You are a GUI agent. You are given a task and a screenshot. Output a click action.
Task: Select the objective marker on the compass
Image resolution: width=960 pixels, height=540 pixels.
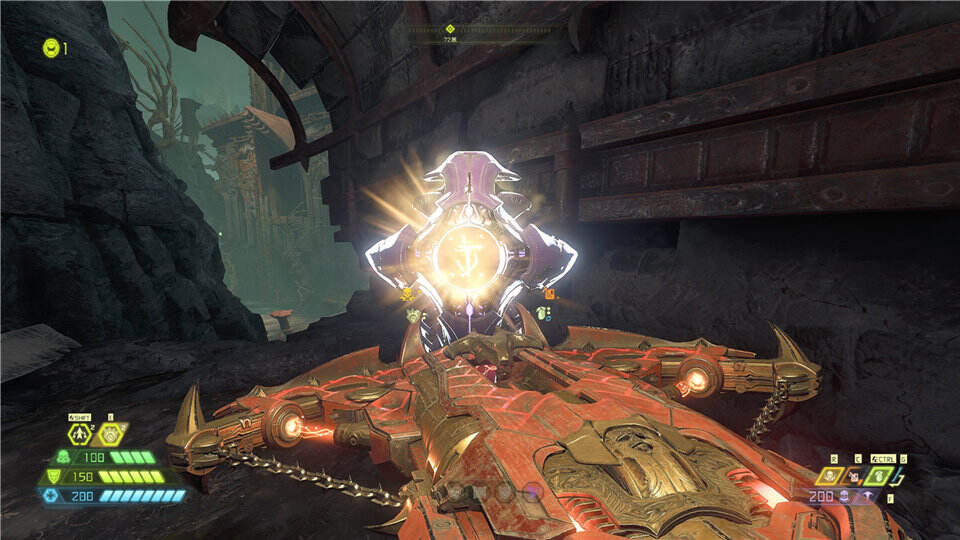pos(450,29)
